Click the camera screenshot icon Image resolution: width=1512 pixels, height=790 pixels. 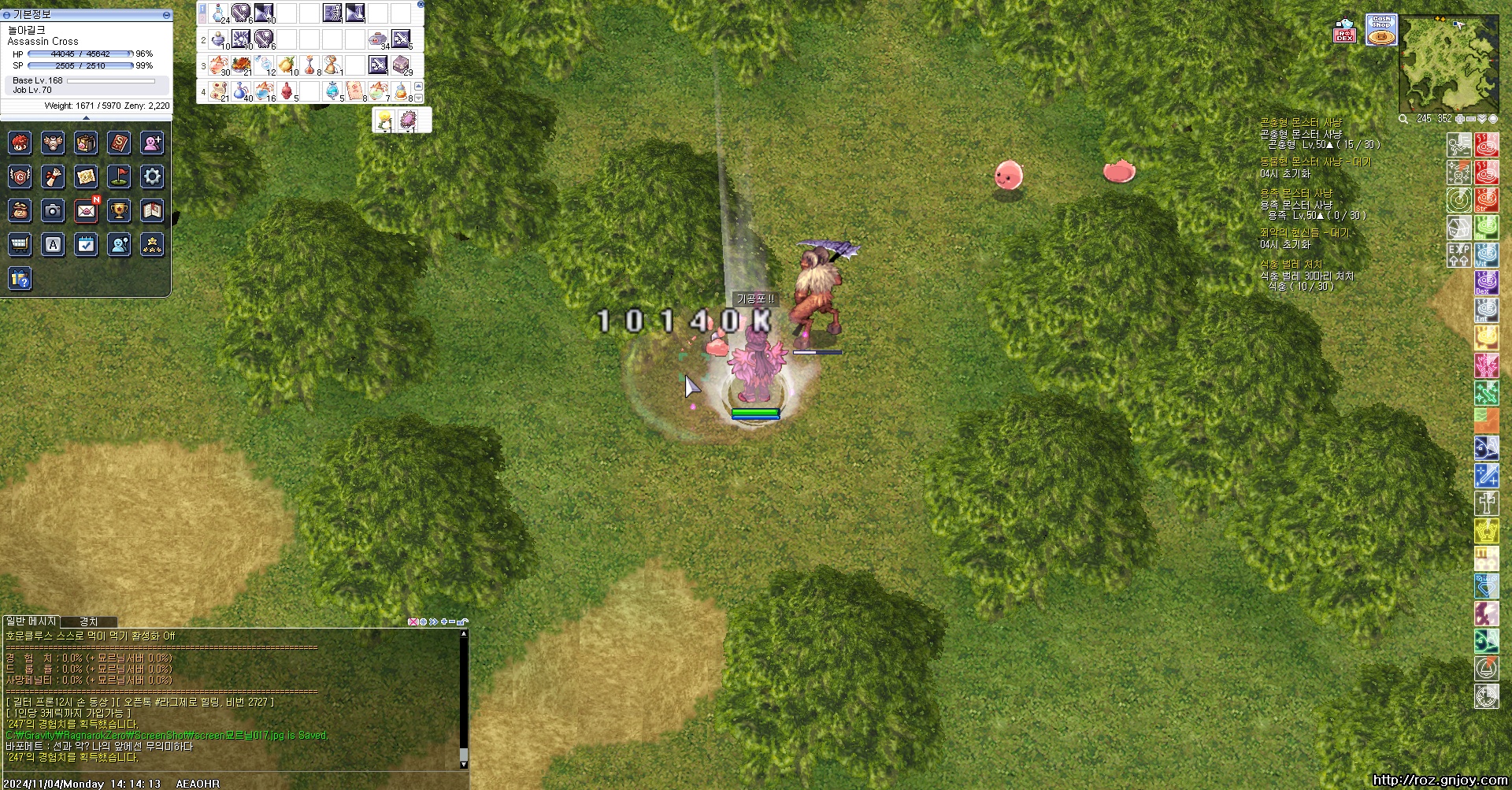[x=53, y=210]
